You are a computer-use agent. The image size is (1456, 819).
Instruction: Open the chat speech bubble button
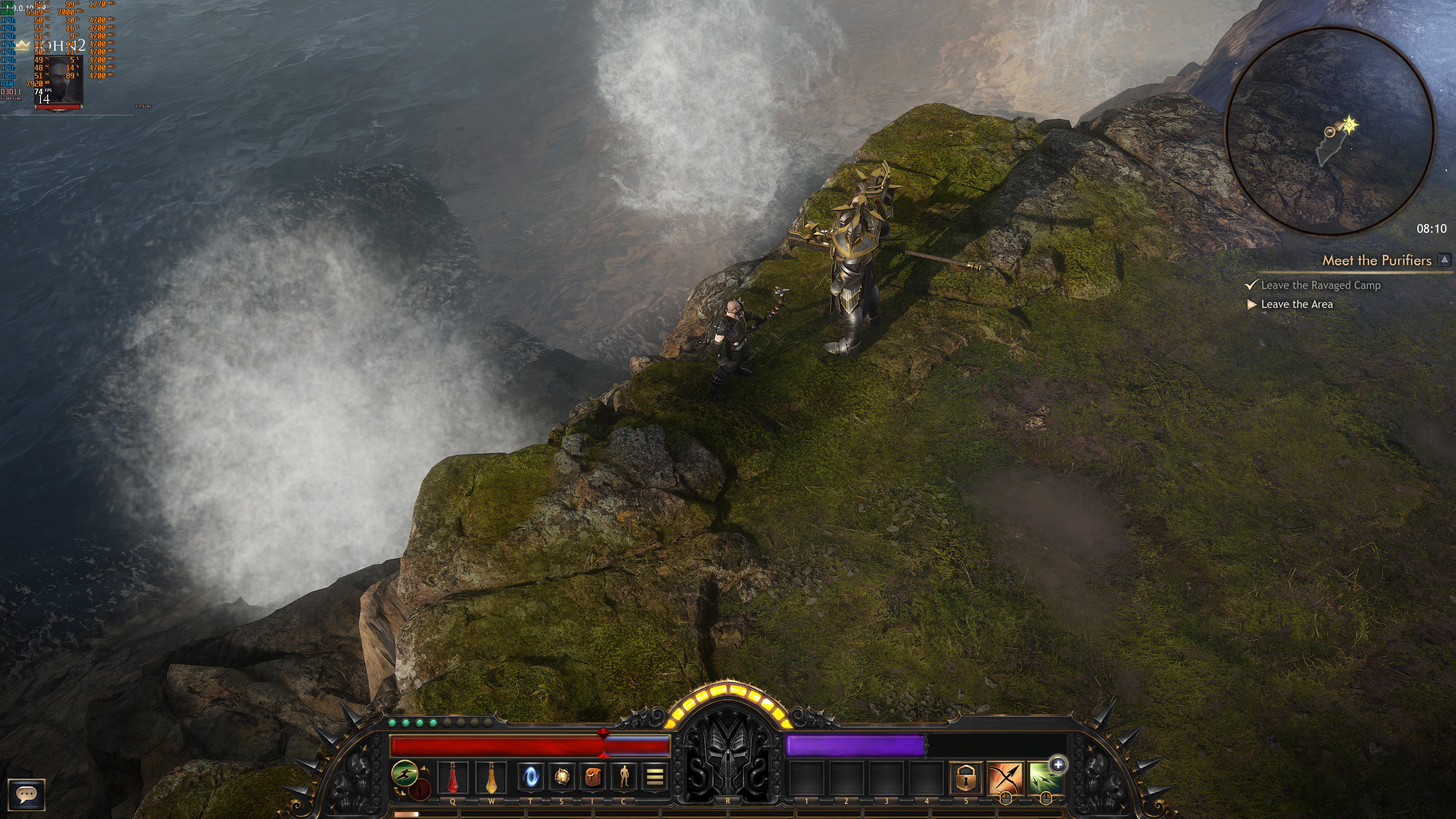(x=26, y=795)
